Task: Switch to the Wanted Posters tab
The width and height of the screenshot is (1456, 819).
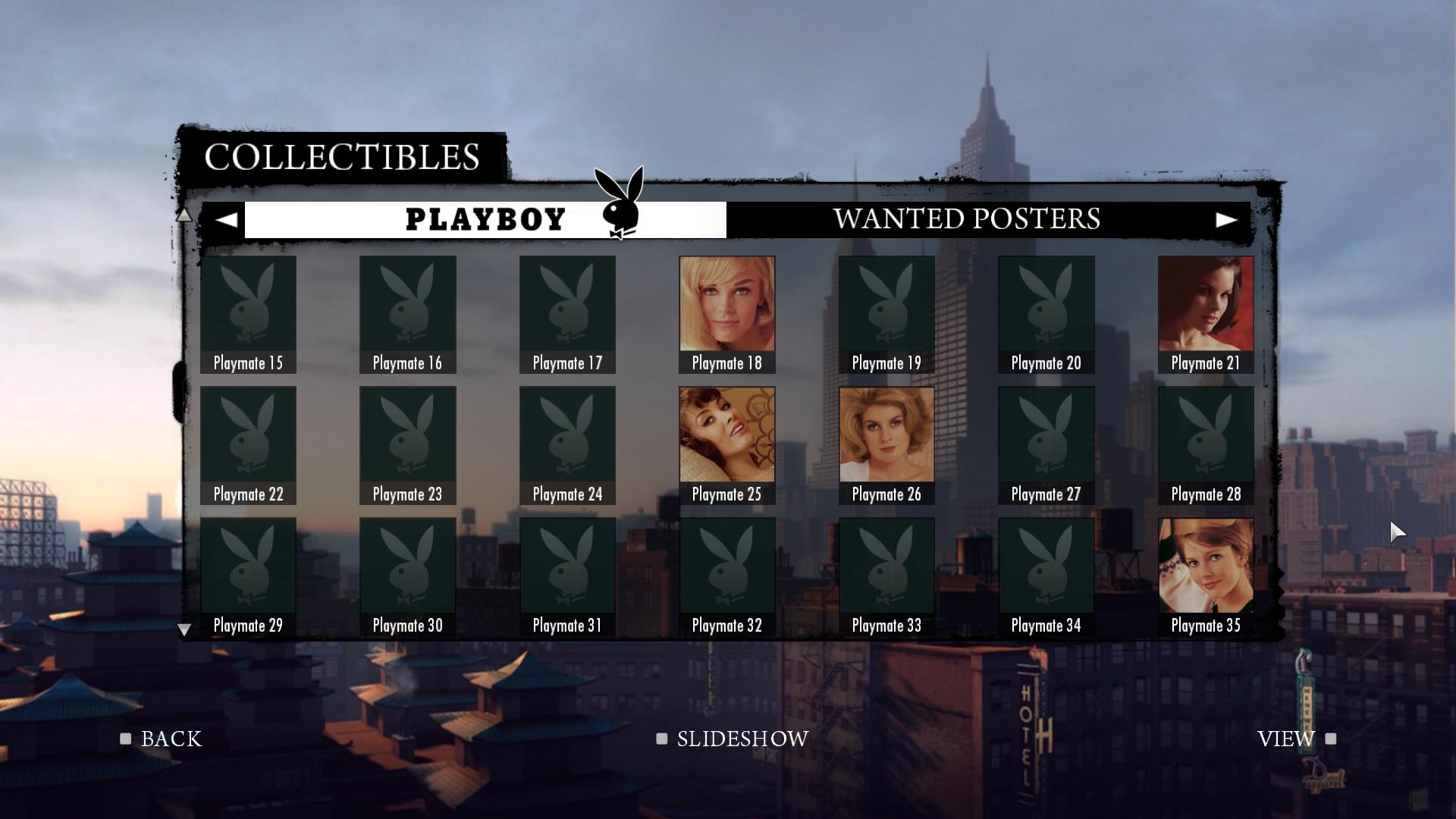Action: coord(966,219)
